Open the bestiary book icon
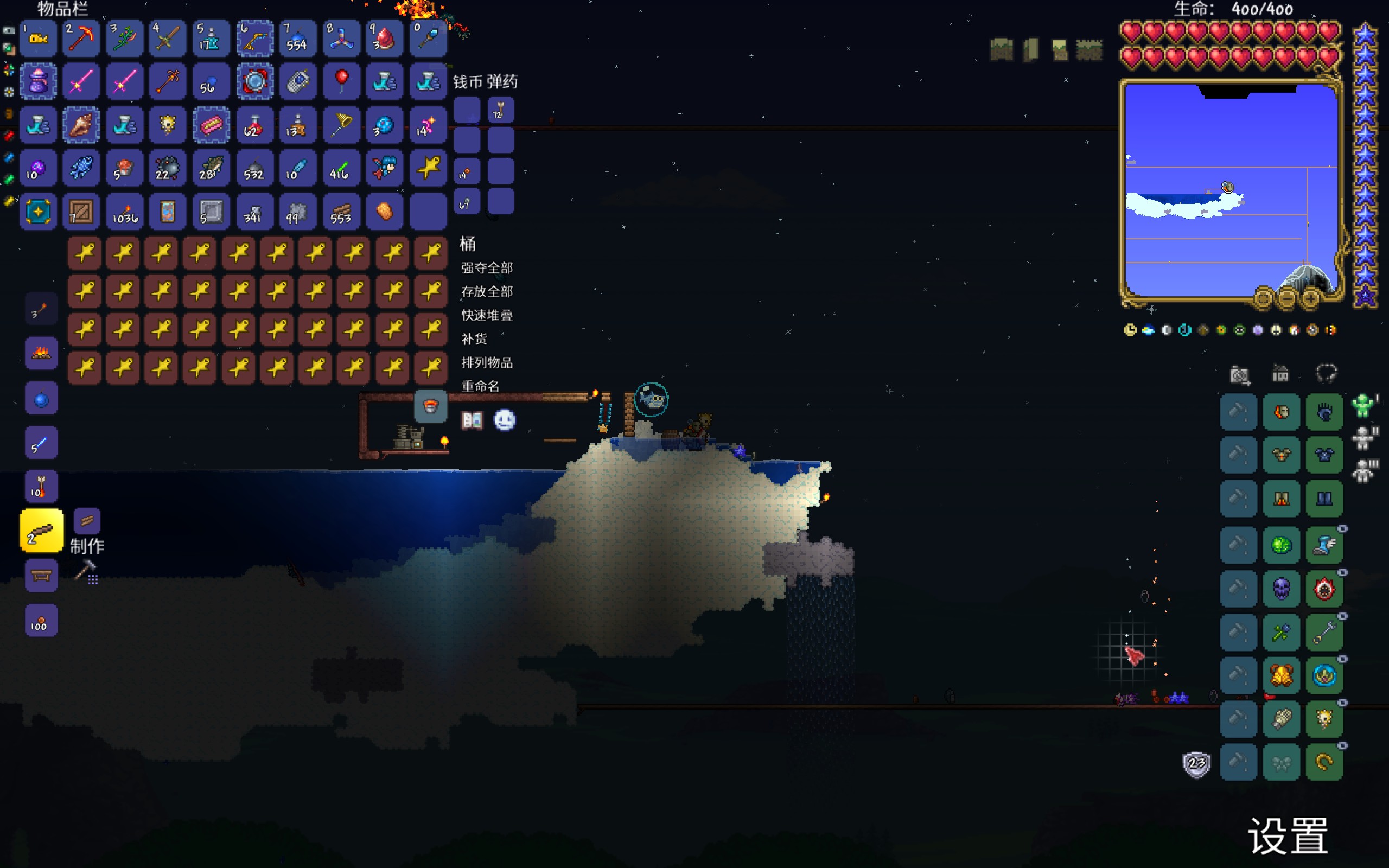 click(472, 420)
